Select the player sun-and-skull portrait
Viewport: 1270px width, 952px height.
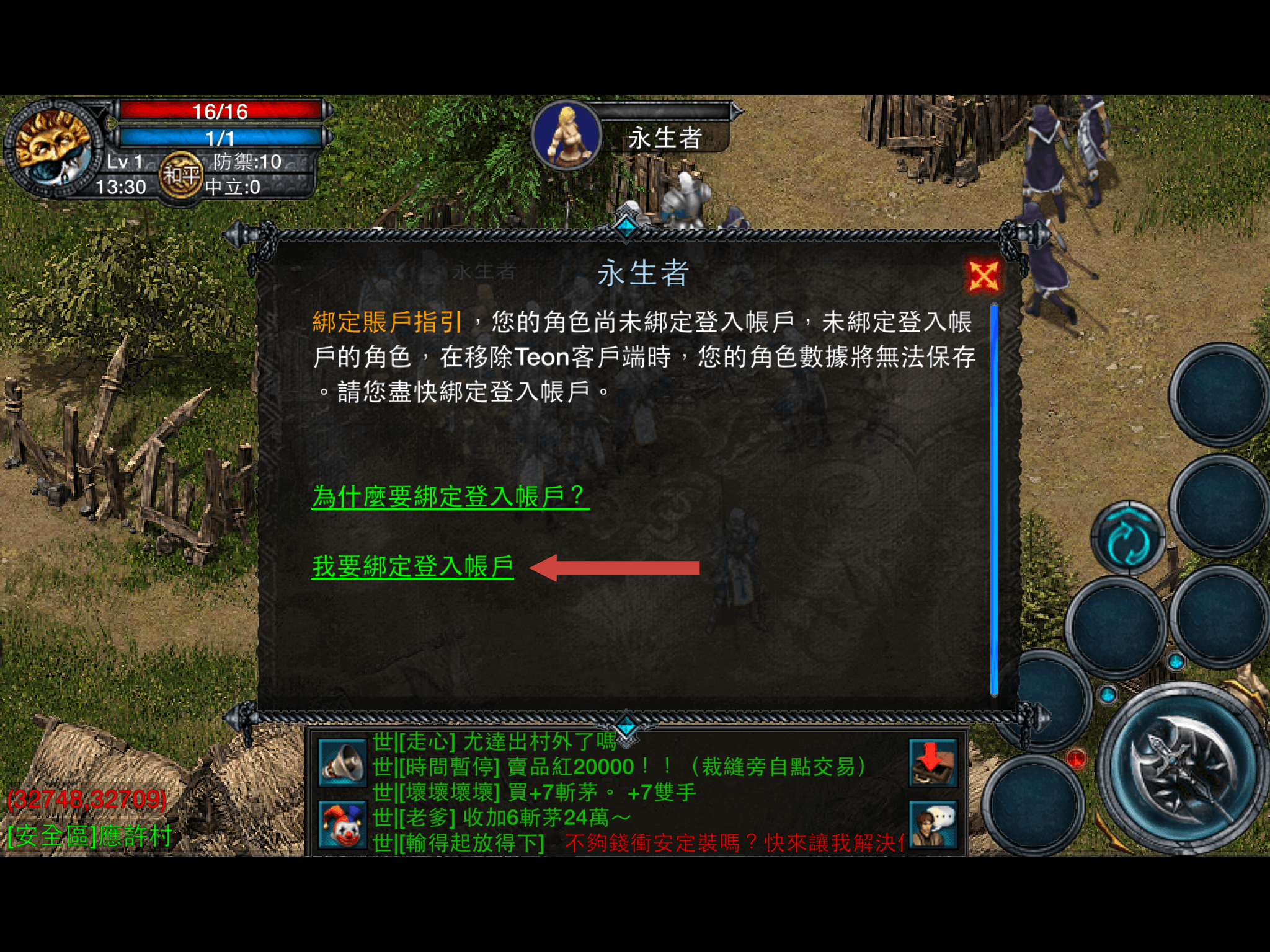(x=53, y=149)
